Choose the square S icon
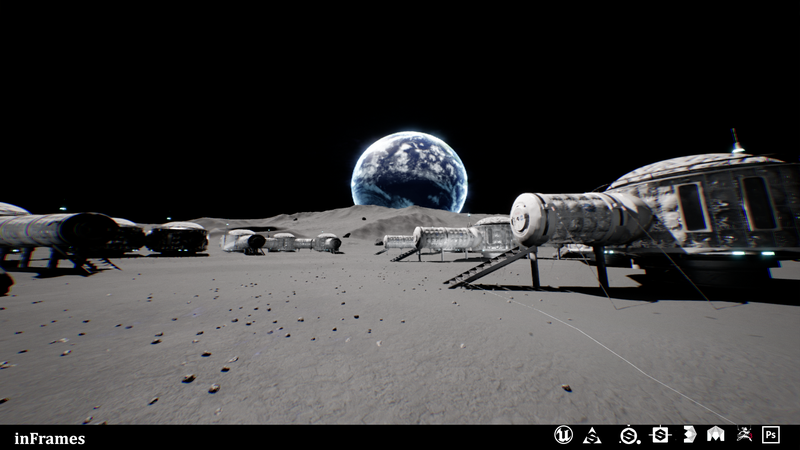 point(660,435)
